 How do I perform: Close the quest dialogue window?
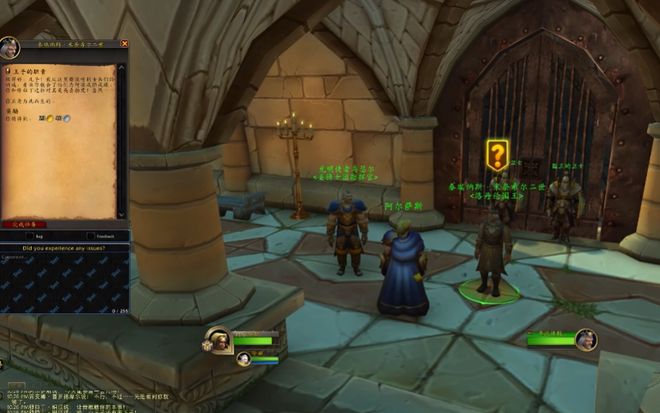(124, 44)
